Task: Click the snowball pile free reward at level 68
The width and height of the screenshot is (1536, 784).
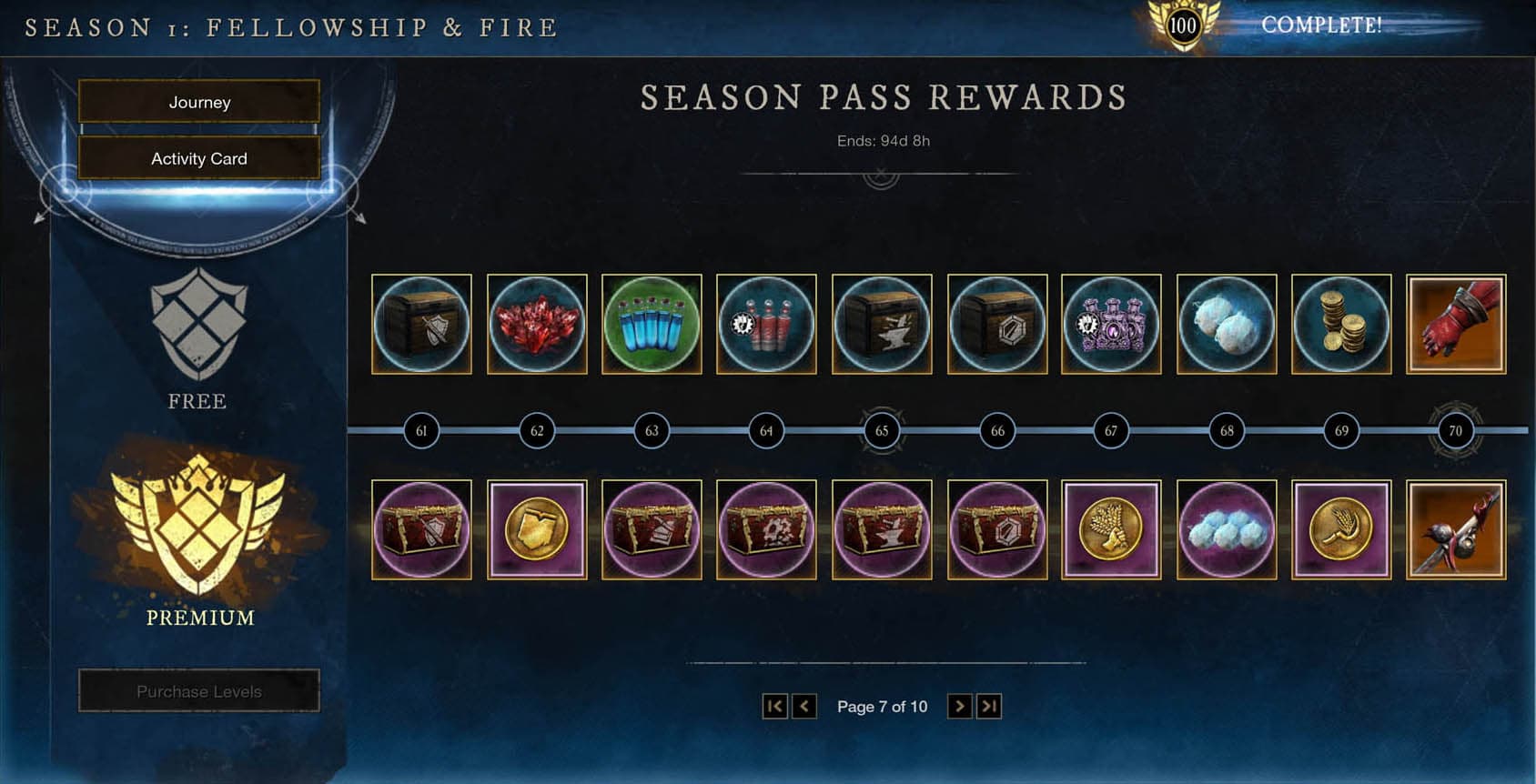Action: [x=1226, y=324]
